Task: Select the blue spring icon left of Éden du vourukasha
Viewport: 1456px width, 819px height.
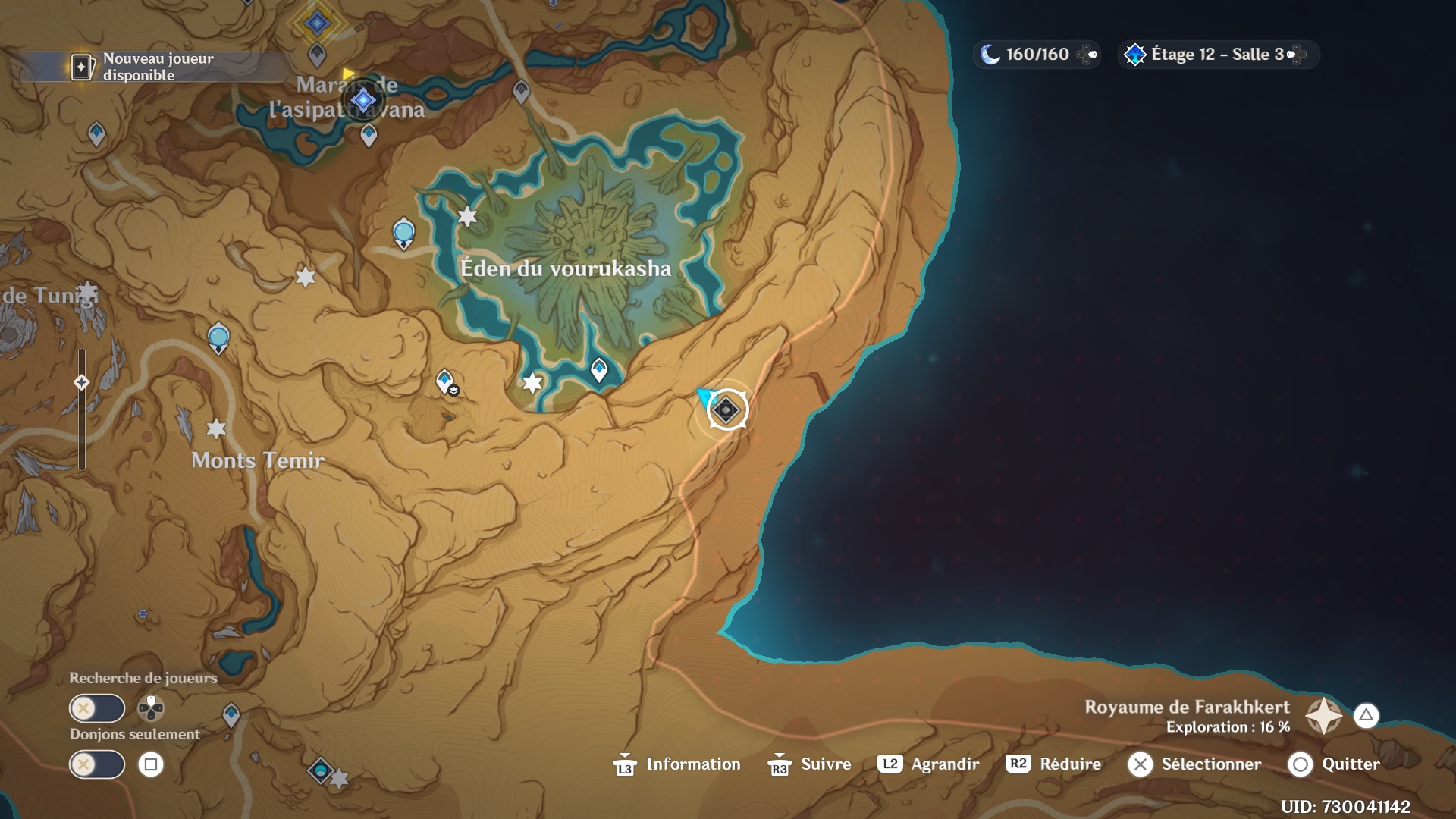Action: 402,231
